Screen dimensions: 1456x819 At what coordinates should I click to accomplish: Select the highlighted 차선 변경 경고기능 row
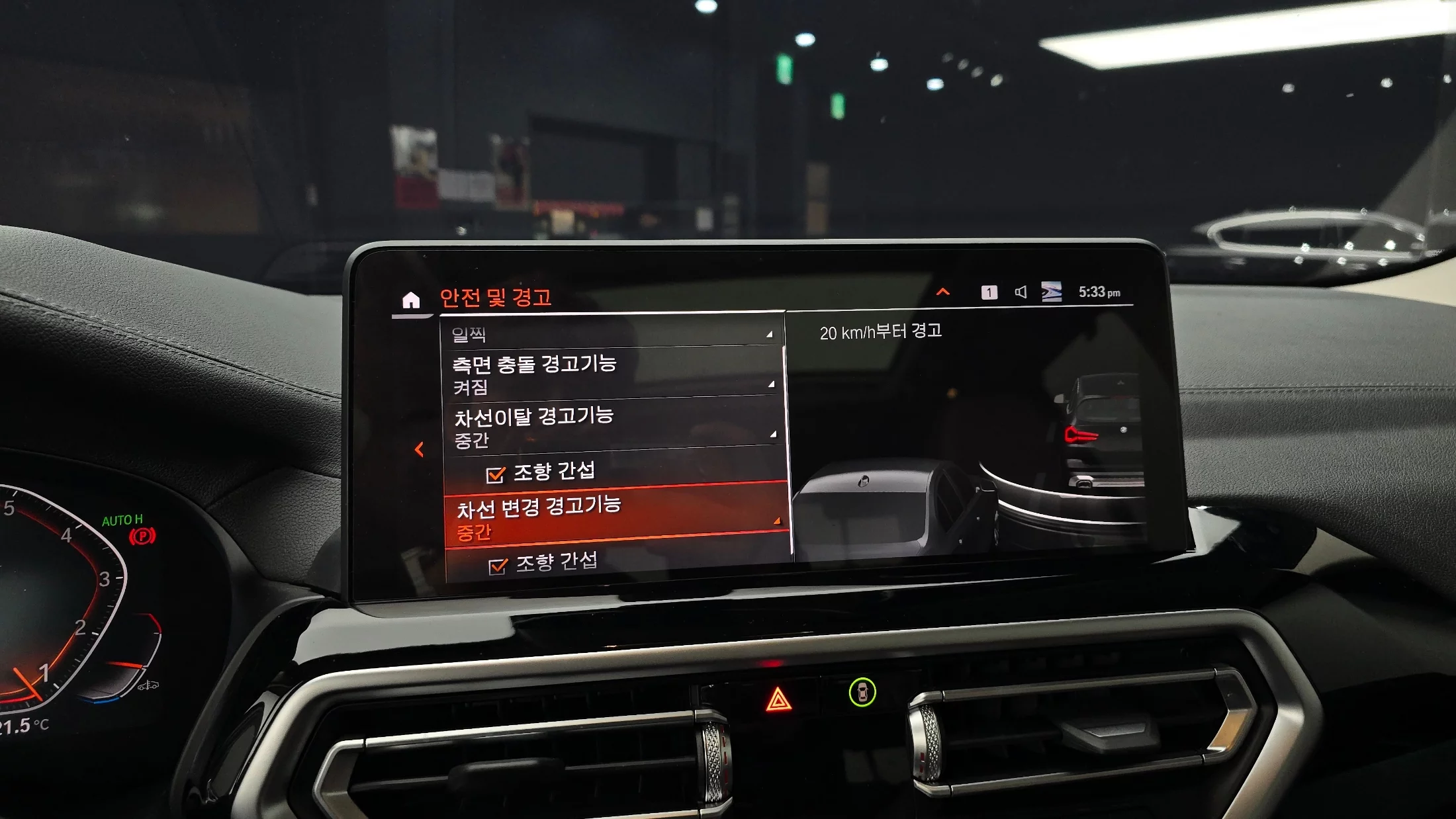(x=615, y=517)
